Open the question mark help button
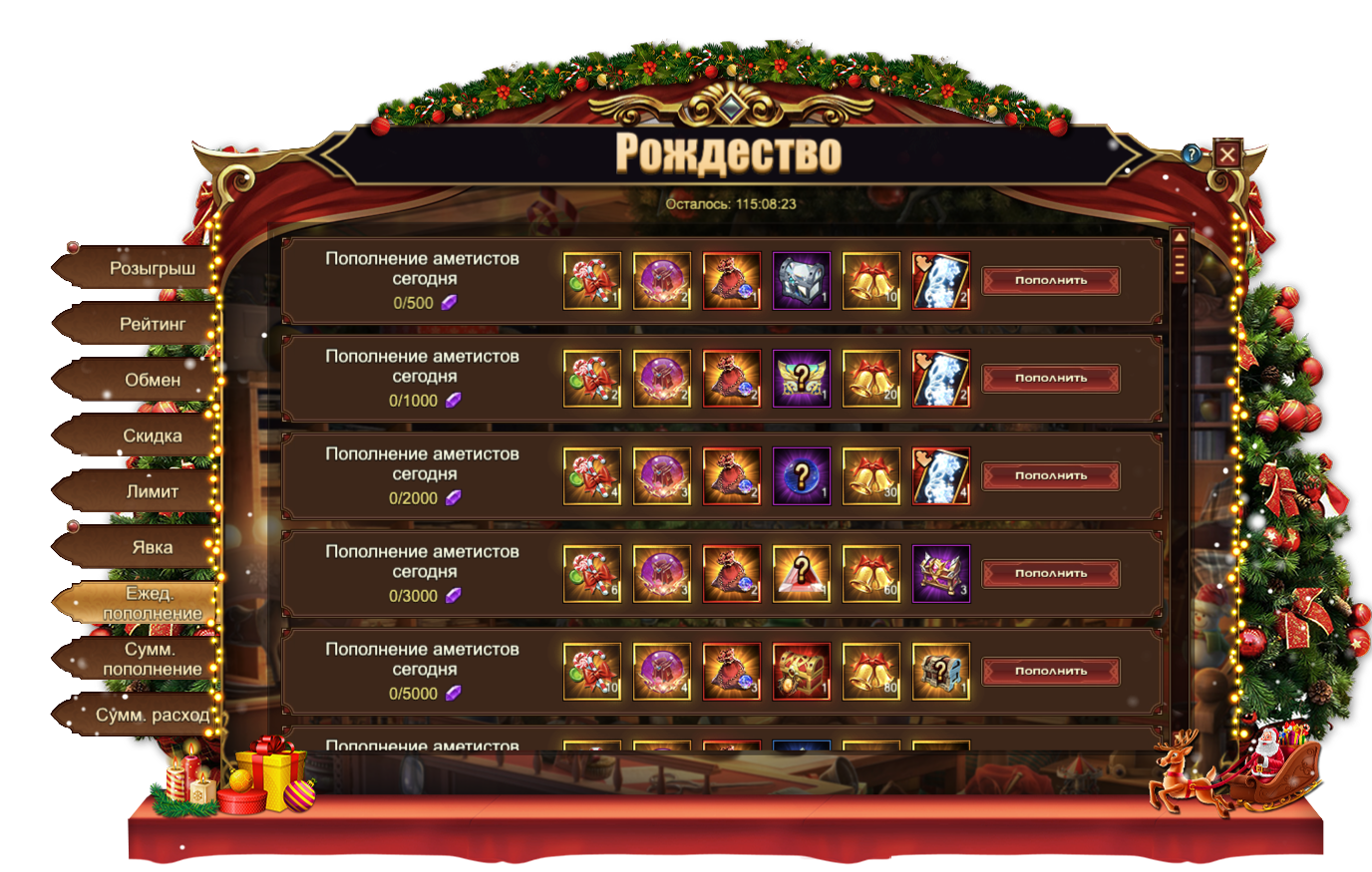The image size is (1372, 872). pyautogui.click(x=1192, y=154)
